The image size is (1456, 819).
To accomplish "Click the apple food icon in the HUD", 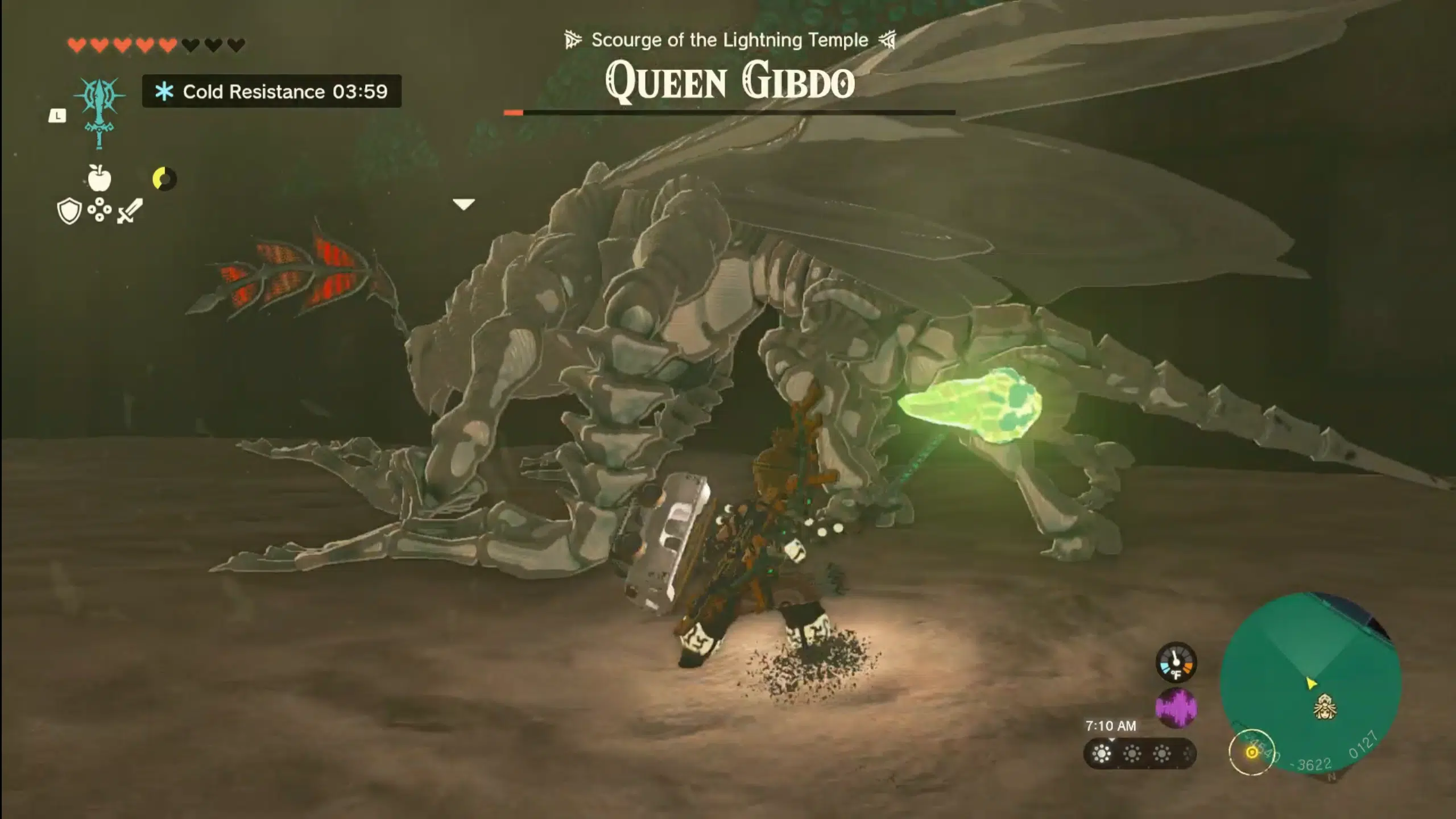I will pyautogui.click(x=100, y=177).
